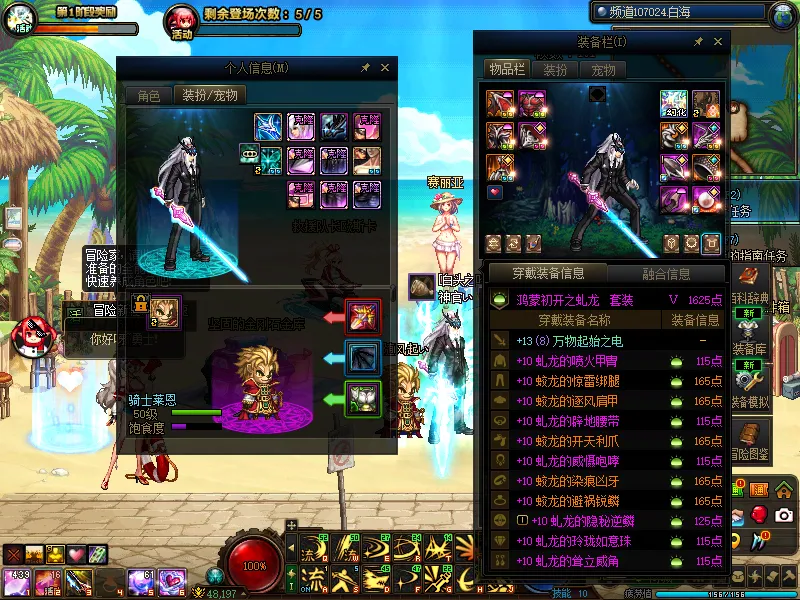Click the red heart button under equipment slots
Viewport: 800px width, 600px height.
pos(495,191)
